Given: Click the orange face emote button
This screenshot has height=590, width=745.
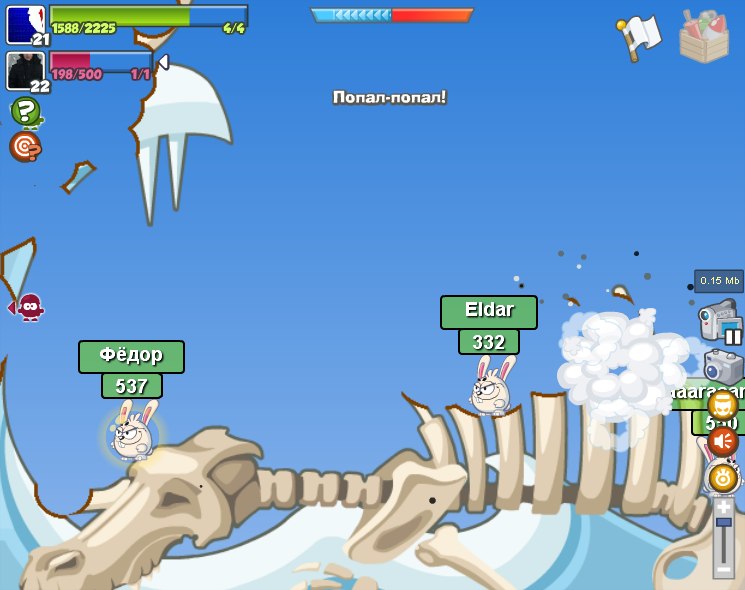Looking at the screenshot, I should point(722,405).
